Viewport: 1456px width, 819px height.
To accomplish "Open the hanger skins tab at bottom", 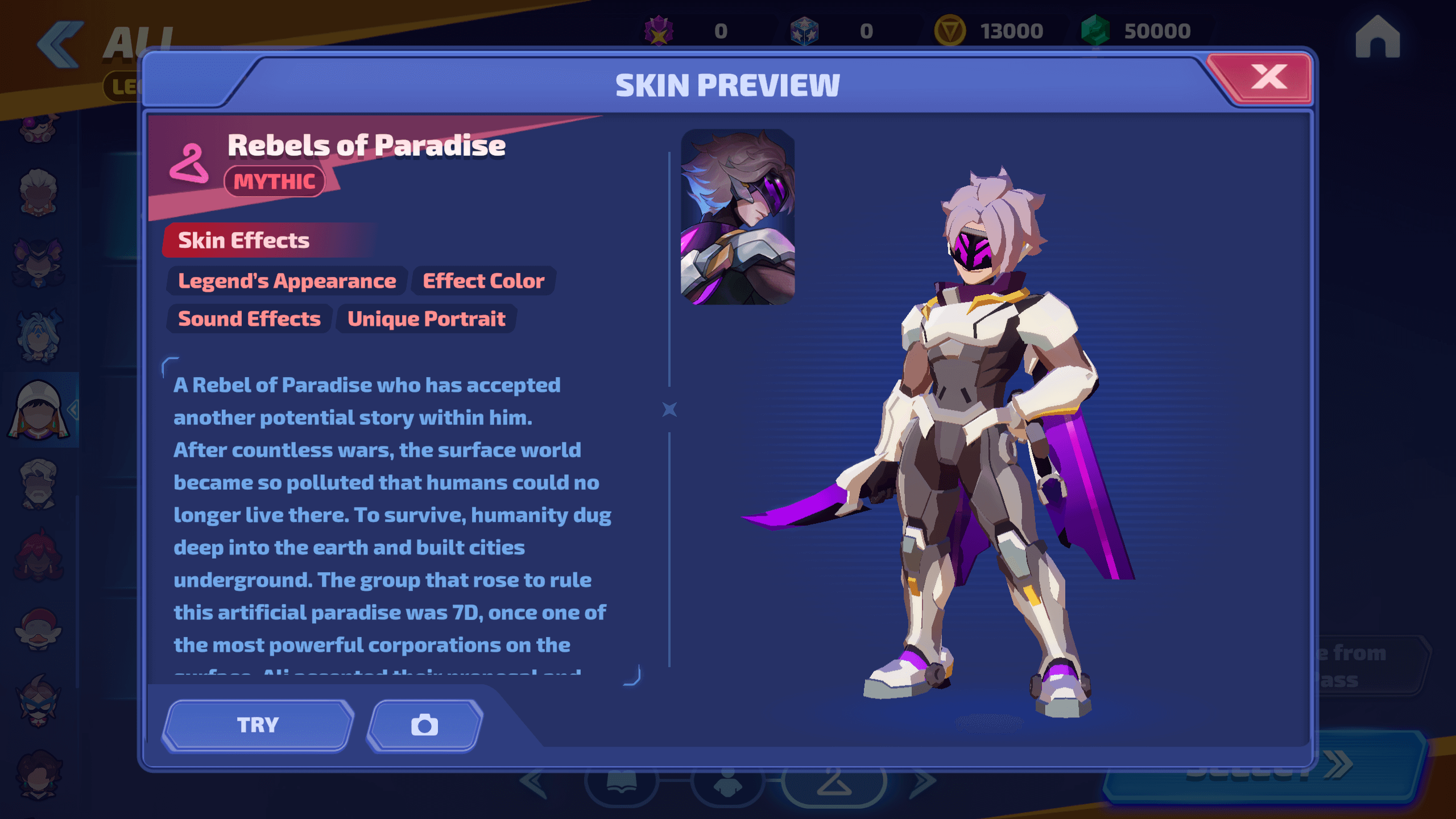I will click(x=834, y=784).
